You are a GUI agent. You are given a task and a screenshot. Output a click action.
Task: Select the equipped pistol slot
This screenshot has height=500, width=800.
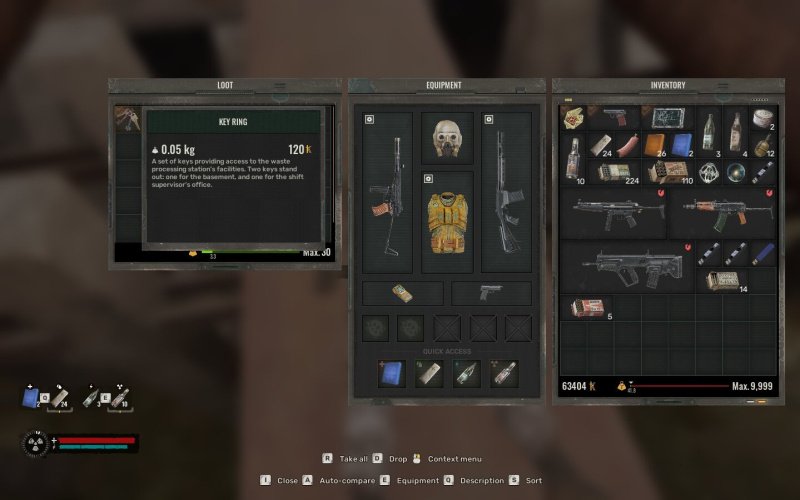click(x=490, y=292)
